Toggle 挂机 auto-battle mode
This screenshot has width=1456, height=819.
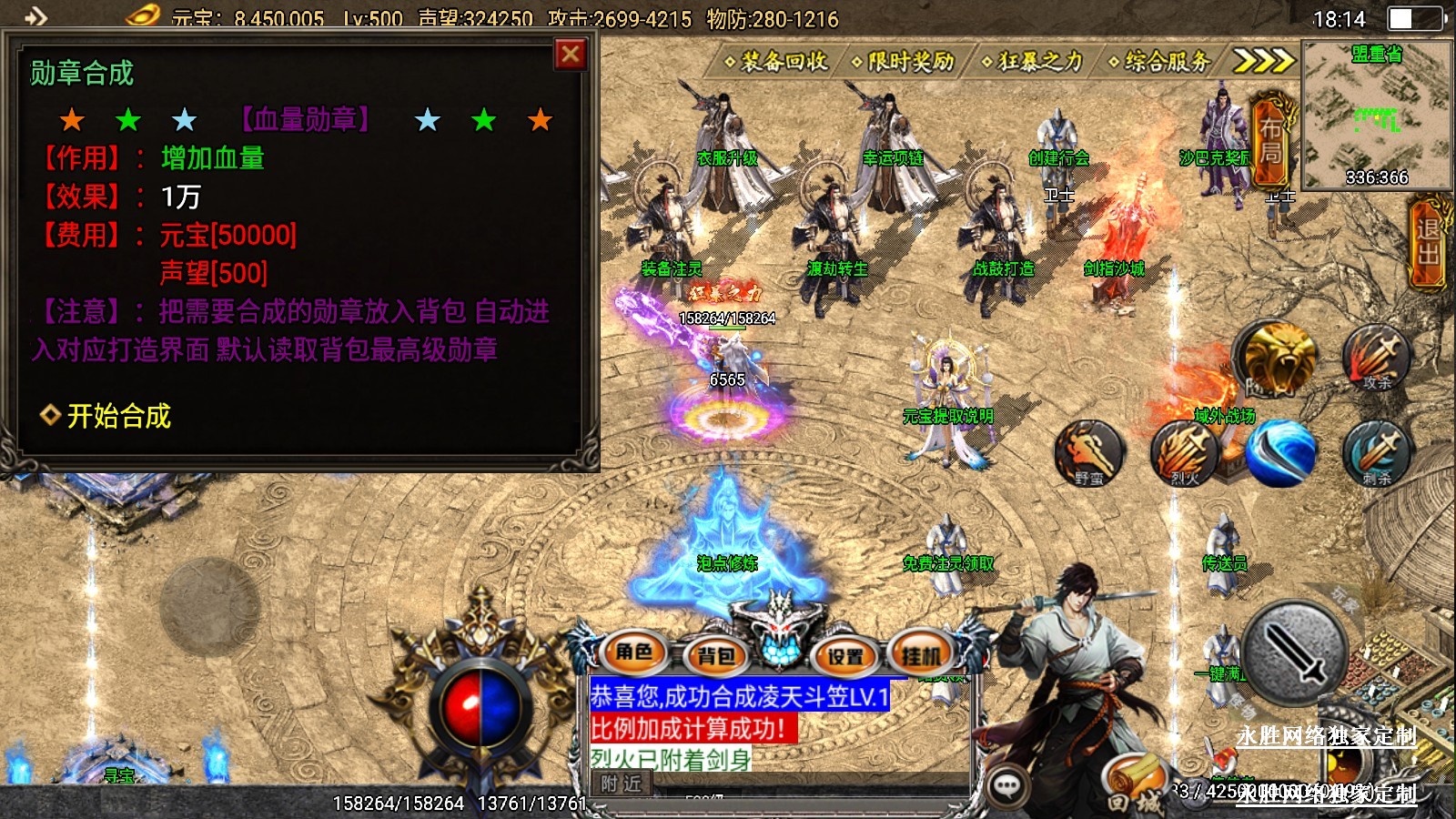[921, 655]
